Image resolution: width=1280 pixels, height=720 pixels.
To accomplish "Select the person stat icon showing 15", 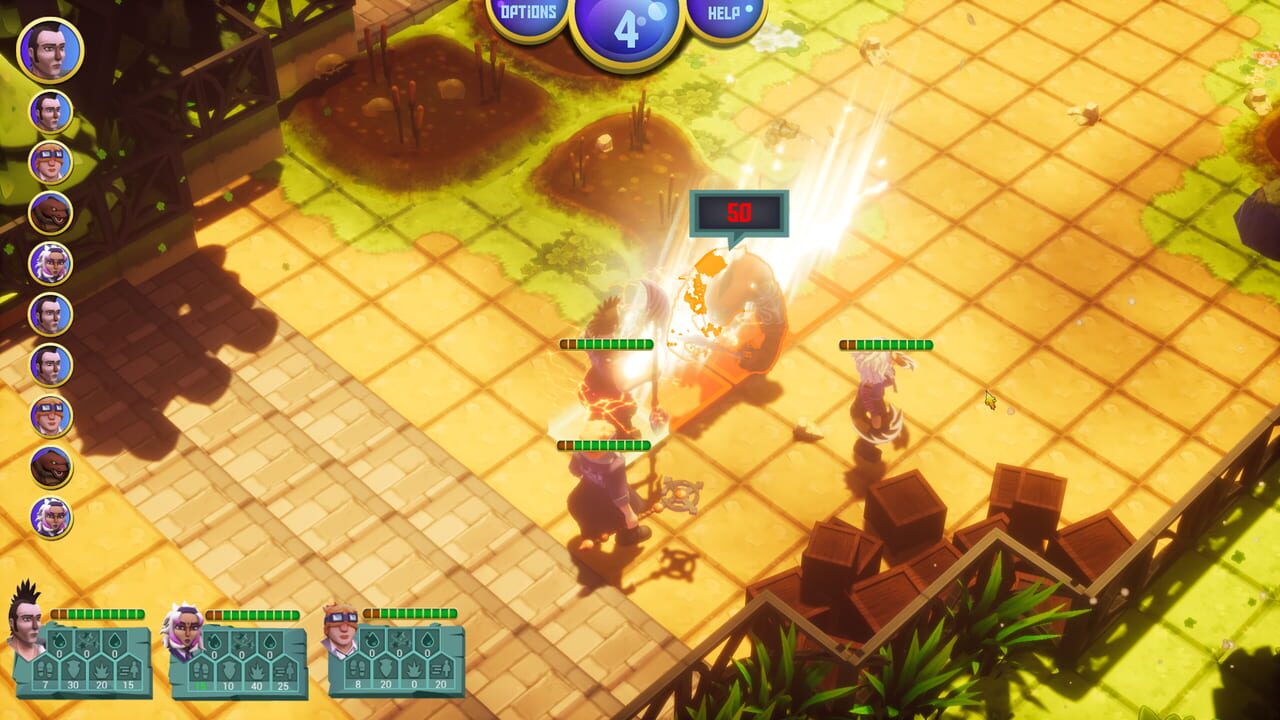I will coord(129,670).
